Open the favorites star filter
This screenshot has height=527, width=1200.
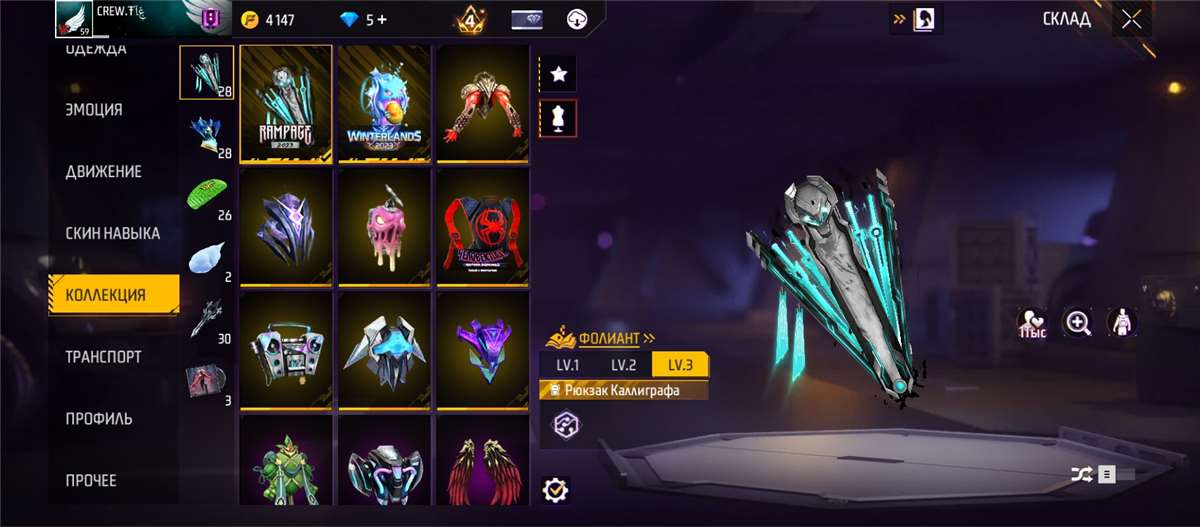(558, 73)
